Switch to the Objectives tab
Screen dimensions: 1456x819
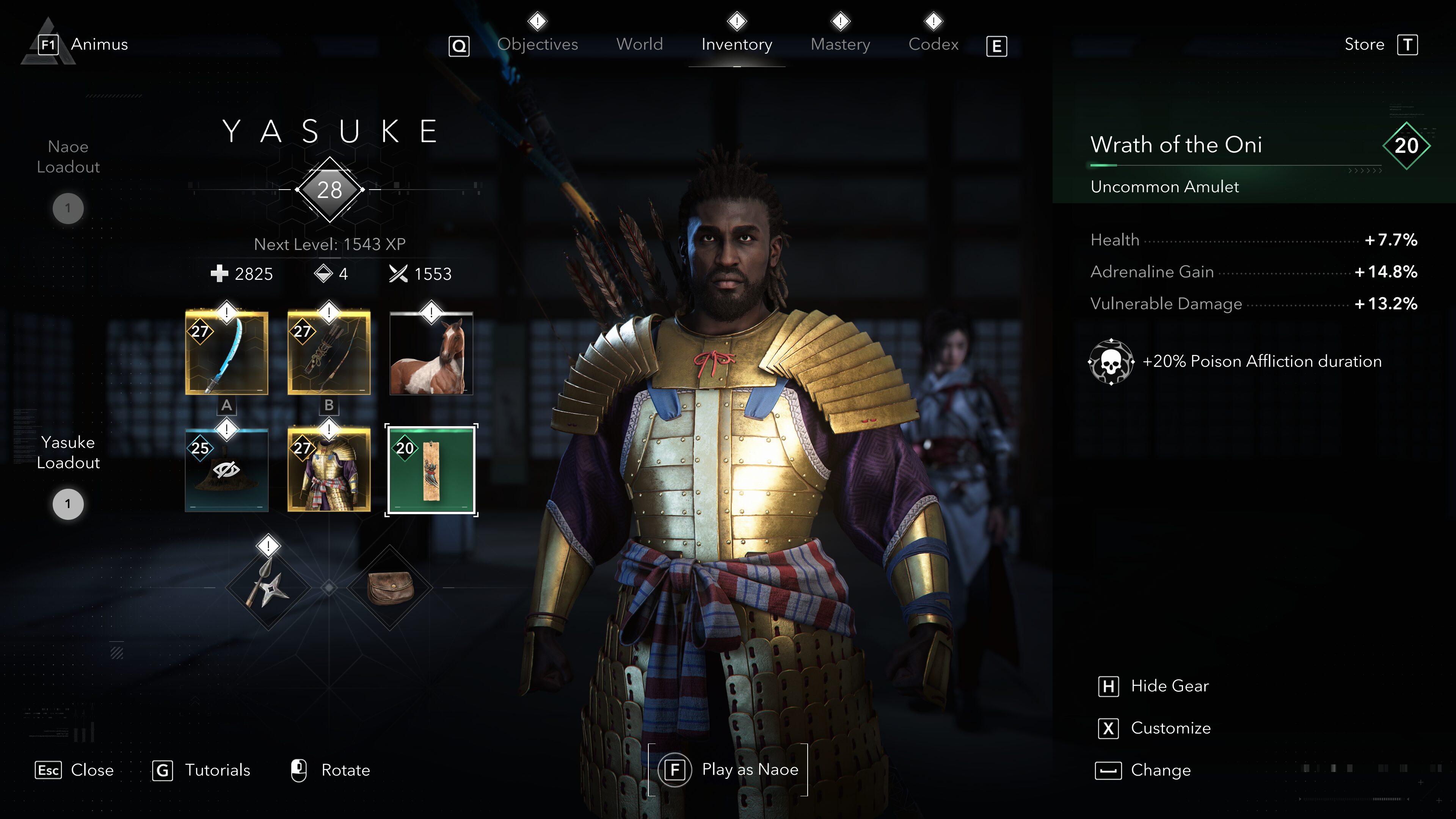(x=537, y=44)
